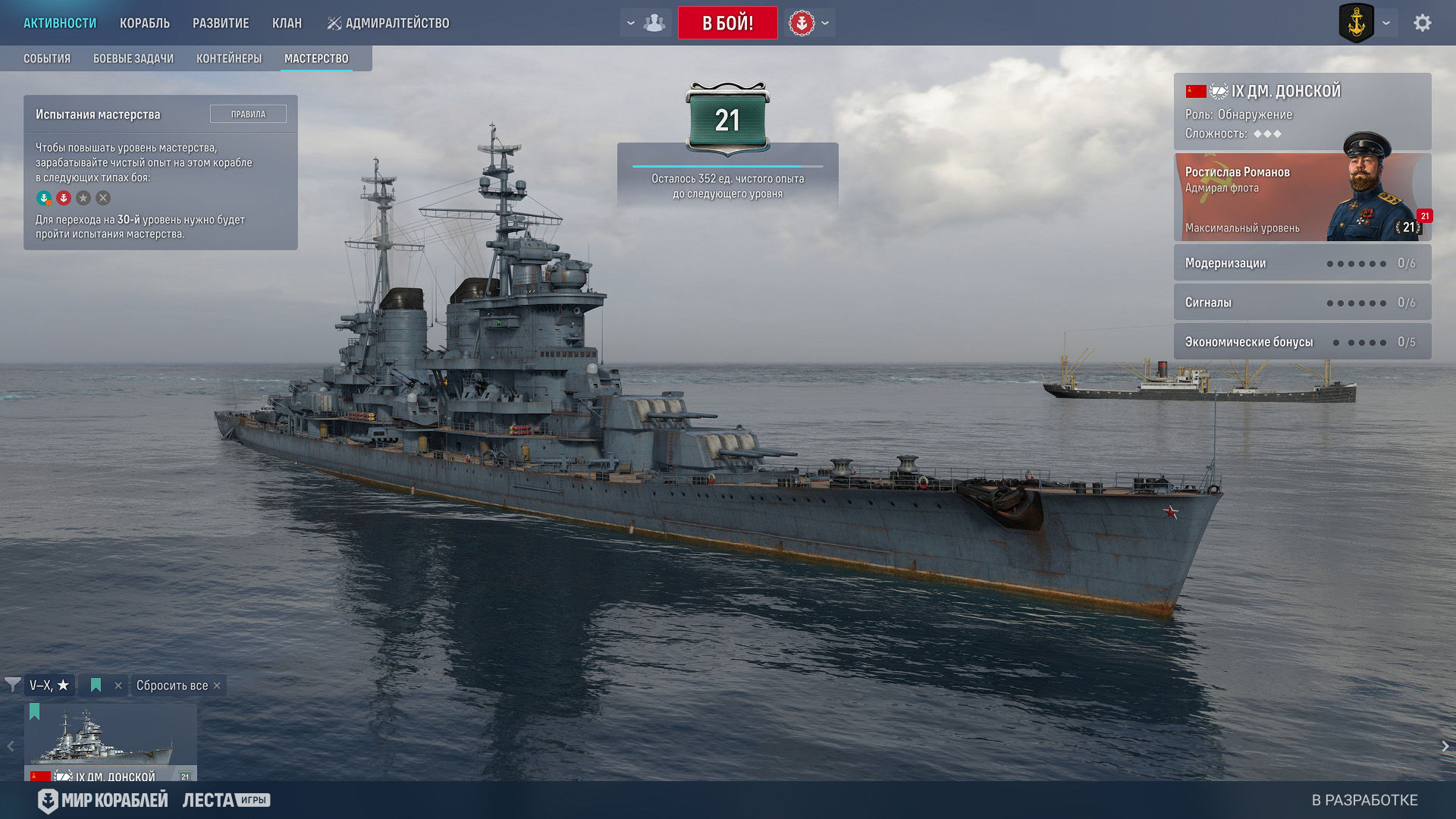
Task: Open the Модернизации panel
Action: point(1302,263)
